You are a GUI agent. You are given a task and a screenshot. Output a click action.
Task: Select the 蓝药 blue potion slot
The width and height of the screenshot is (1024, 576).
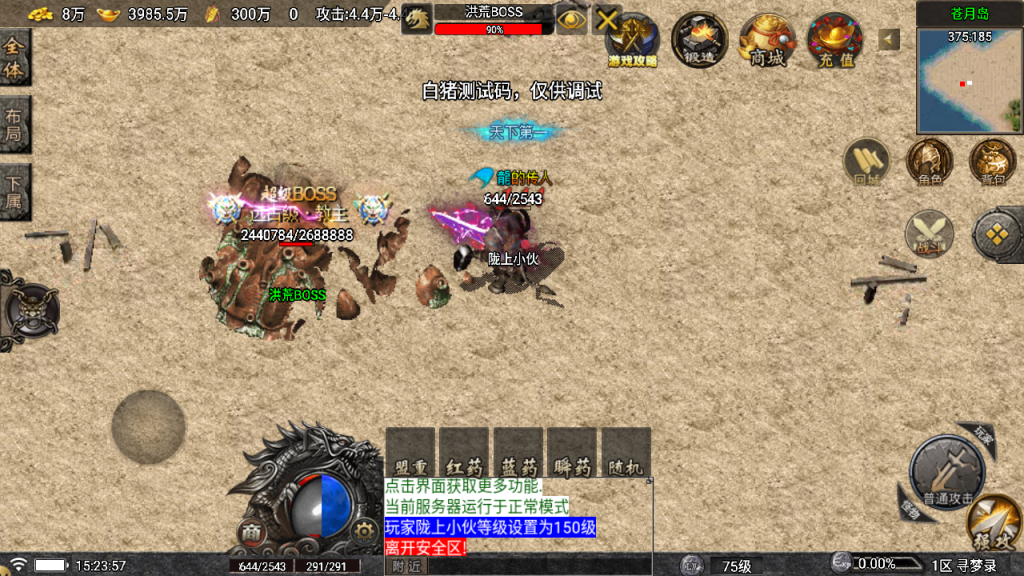(x=518, y=453)
